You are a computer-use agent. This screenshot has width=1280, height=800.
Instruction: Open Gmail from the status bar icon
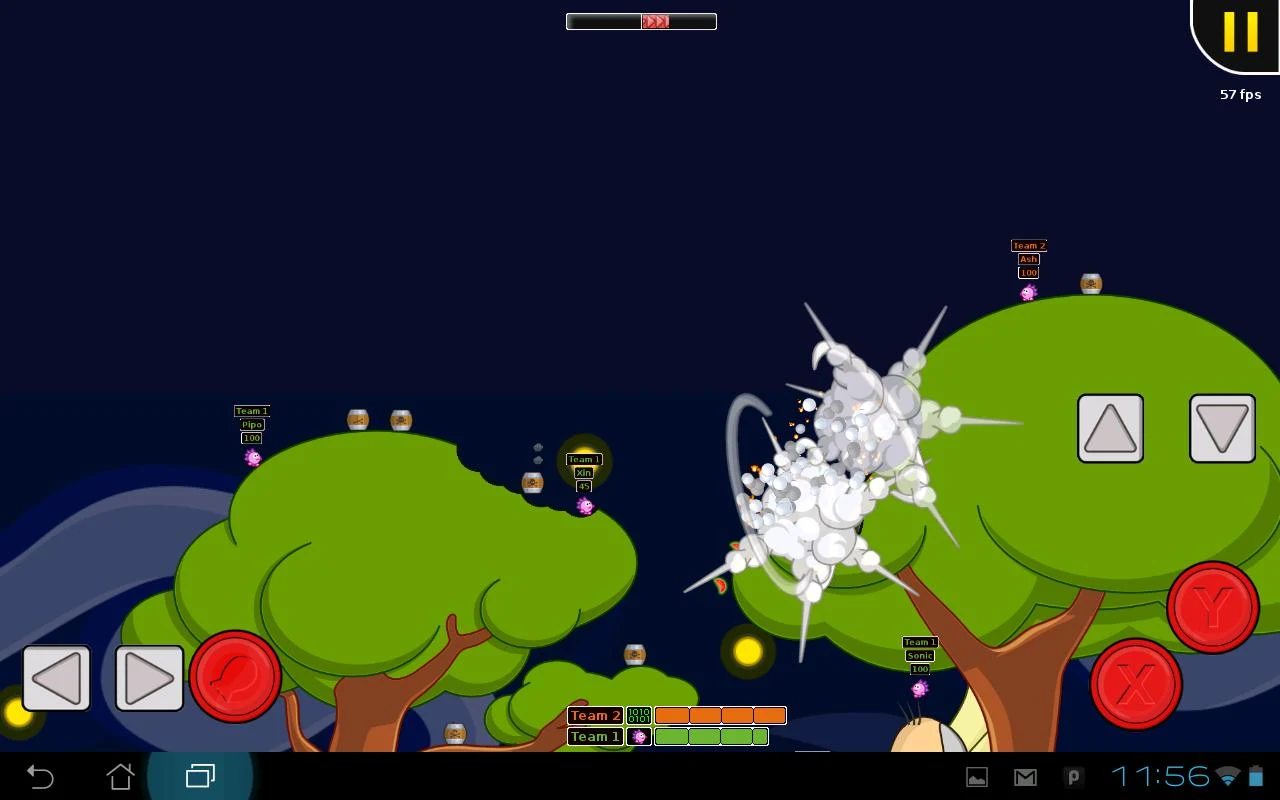pos(1024,776)
